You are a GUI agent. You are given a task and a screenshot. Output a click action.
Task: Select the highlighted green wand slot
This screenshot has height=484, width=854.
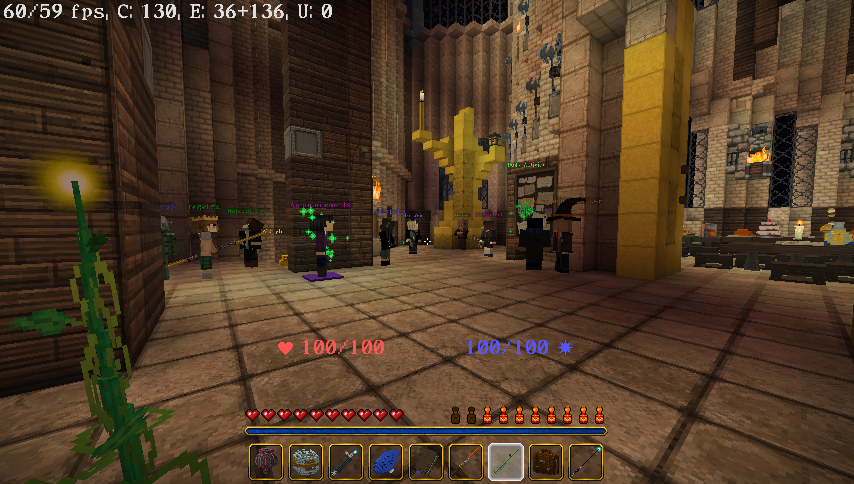point(506,462)
